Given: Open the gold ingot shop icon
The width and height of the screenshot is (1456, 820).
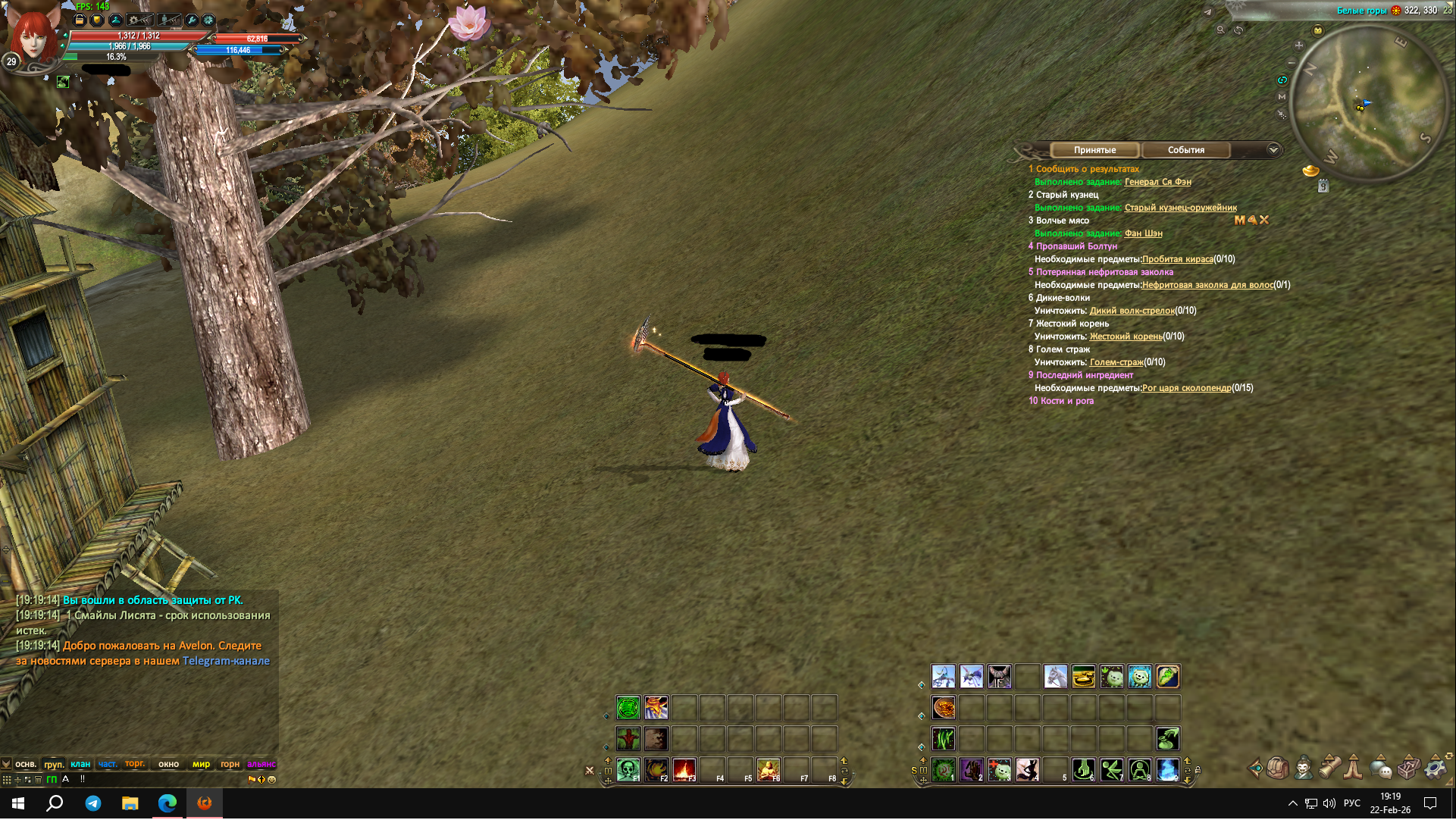Looking at the screenshot, I should coord(1310,171).
